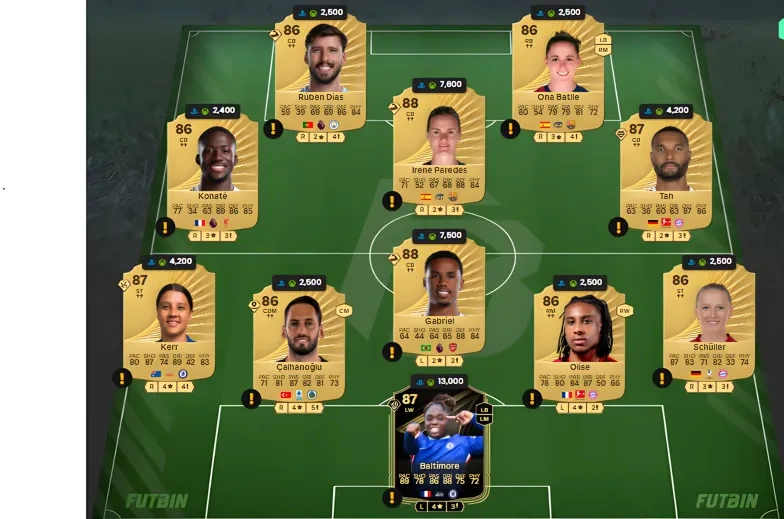Click the RW alternate position badge on Olise

624,311
